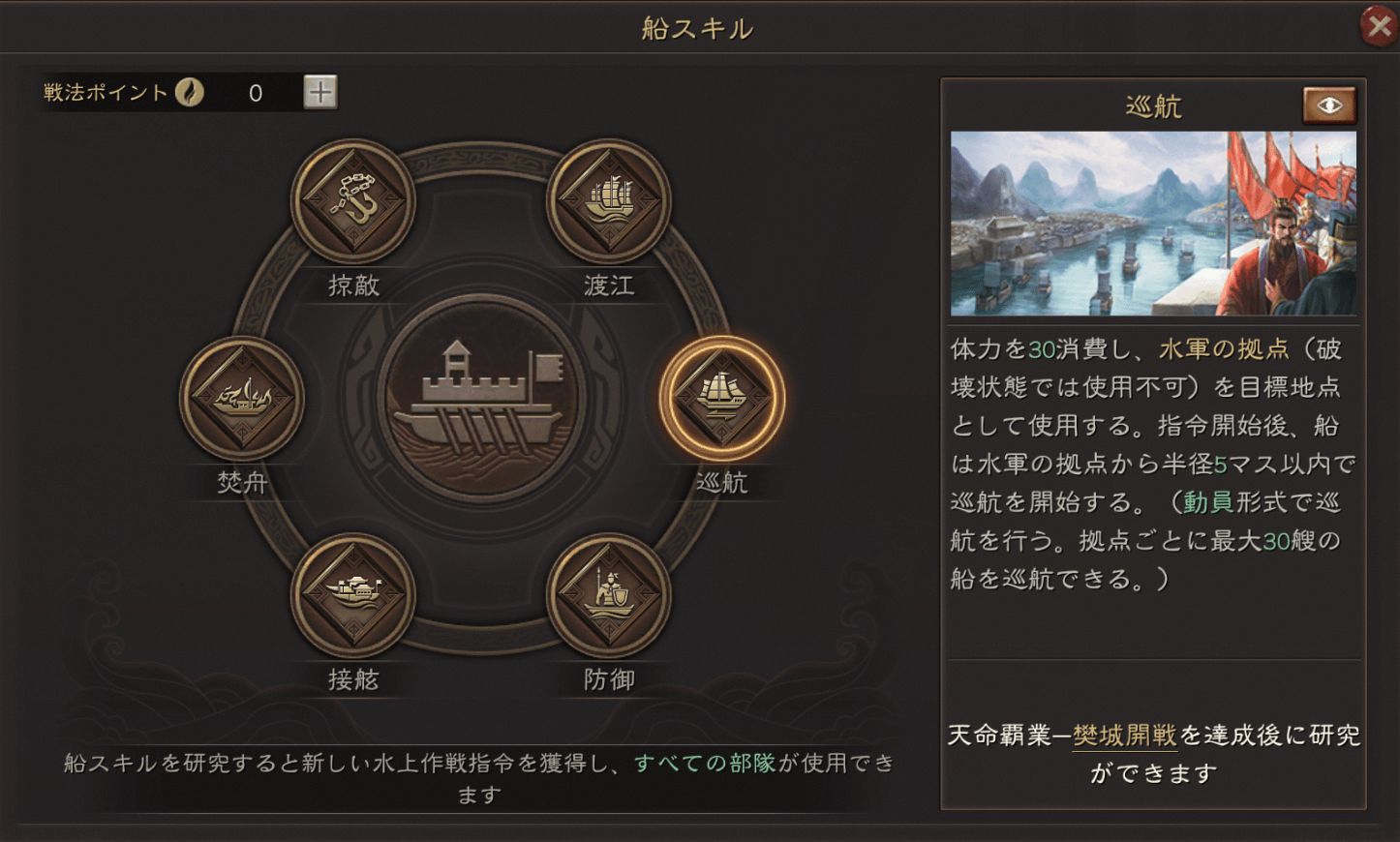1400x842 pixels.
Task: Open the 巡航 detail panel title
Action: [x=1153, y=105]
